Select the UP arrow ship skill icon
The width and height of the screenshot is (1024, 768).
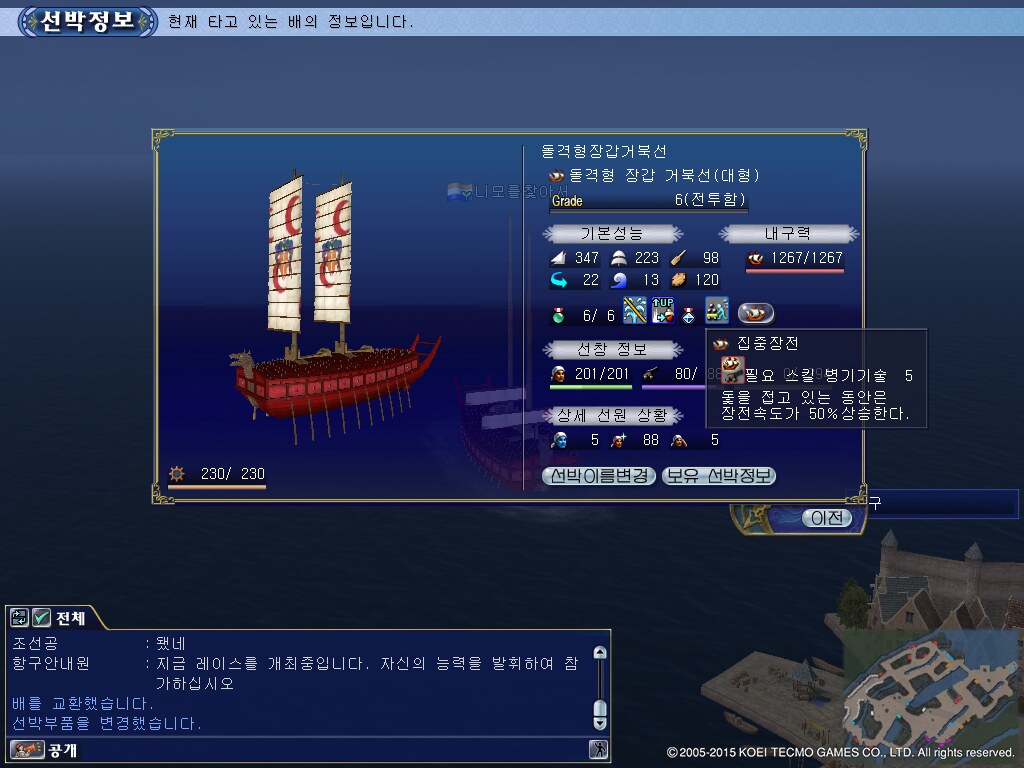[x=663, y=311]
